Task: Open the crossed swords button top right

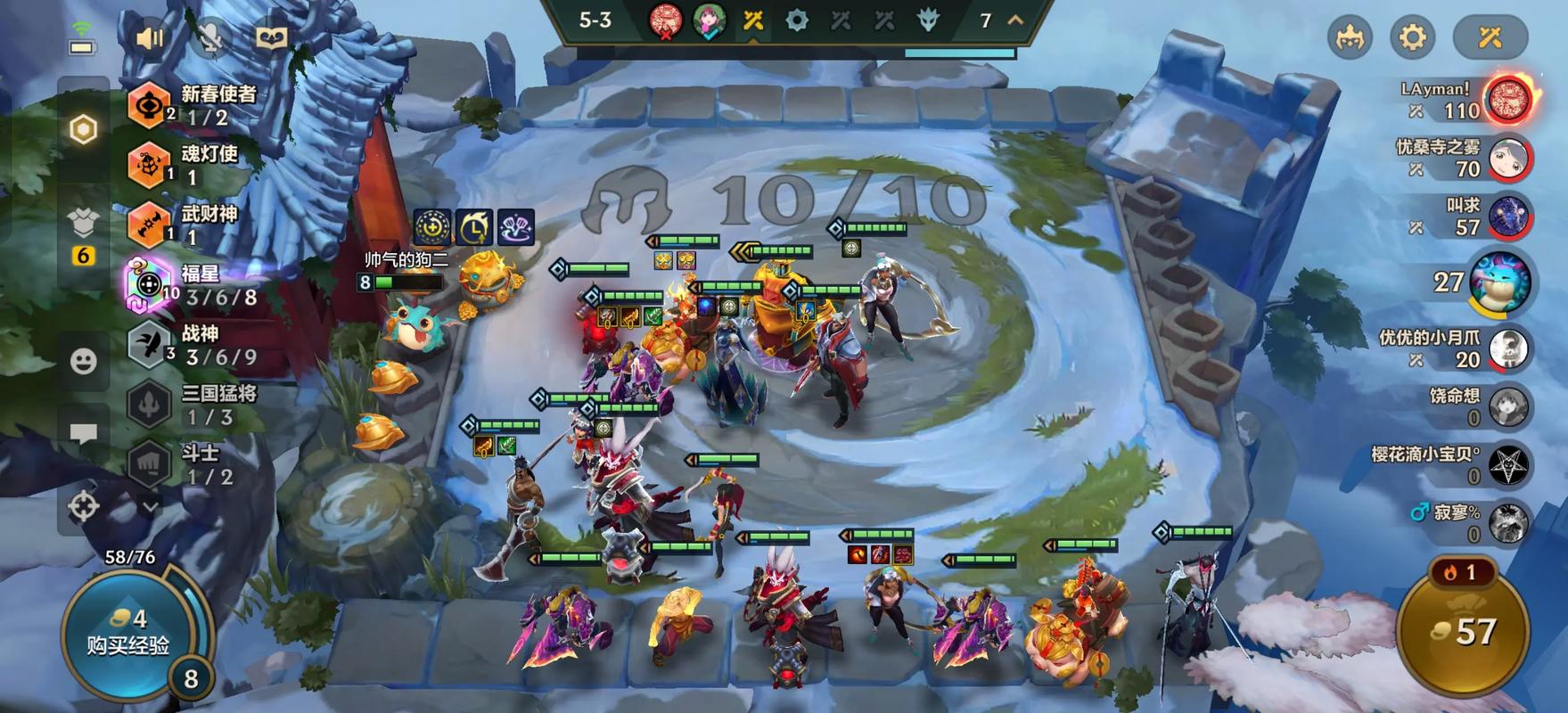Action: point(1490,37)
